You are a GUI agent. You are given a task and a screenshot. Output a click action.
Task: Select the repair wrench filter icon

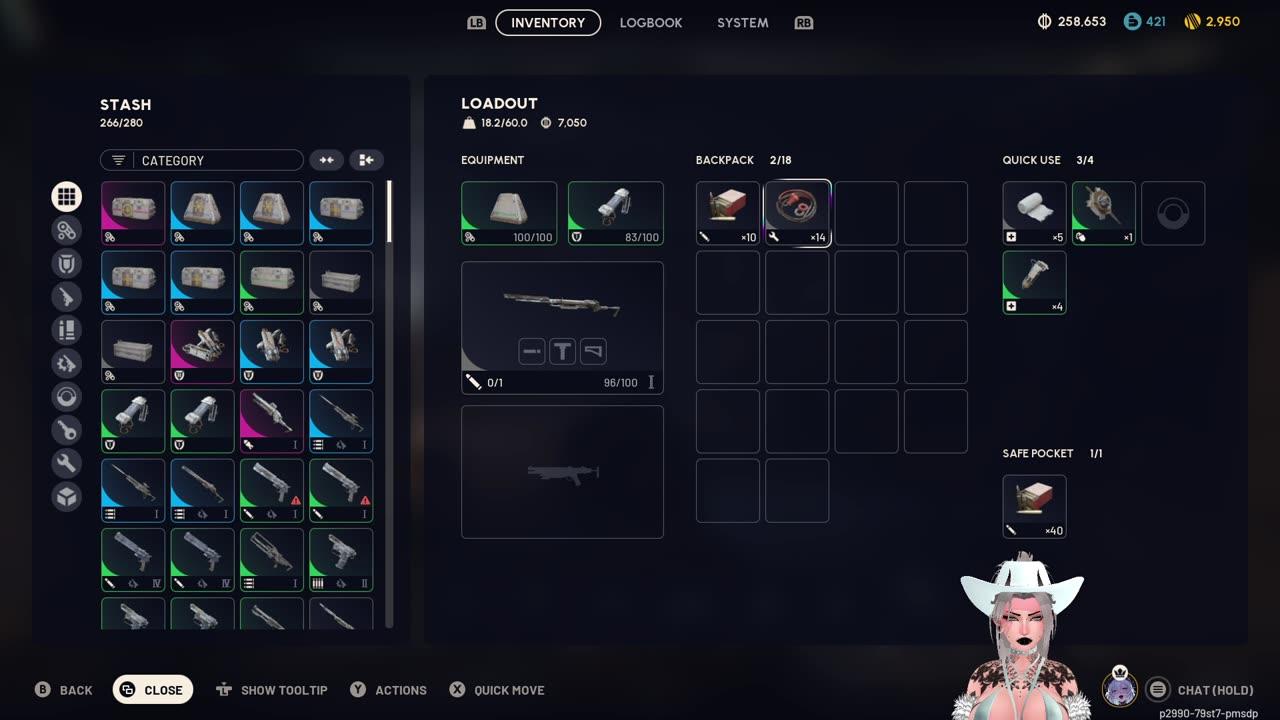[66, 463]
